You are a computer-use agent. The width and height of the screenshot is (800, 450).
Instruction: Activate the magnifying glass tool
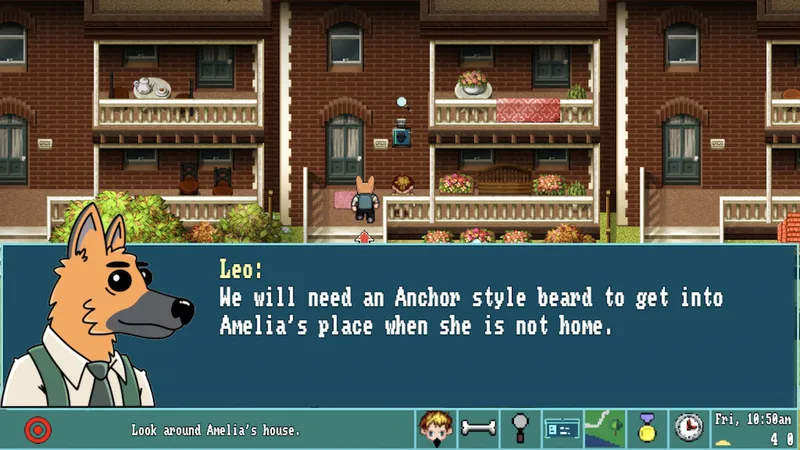click(520, 429)
